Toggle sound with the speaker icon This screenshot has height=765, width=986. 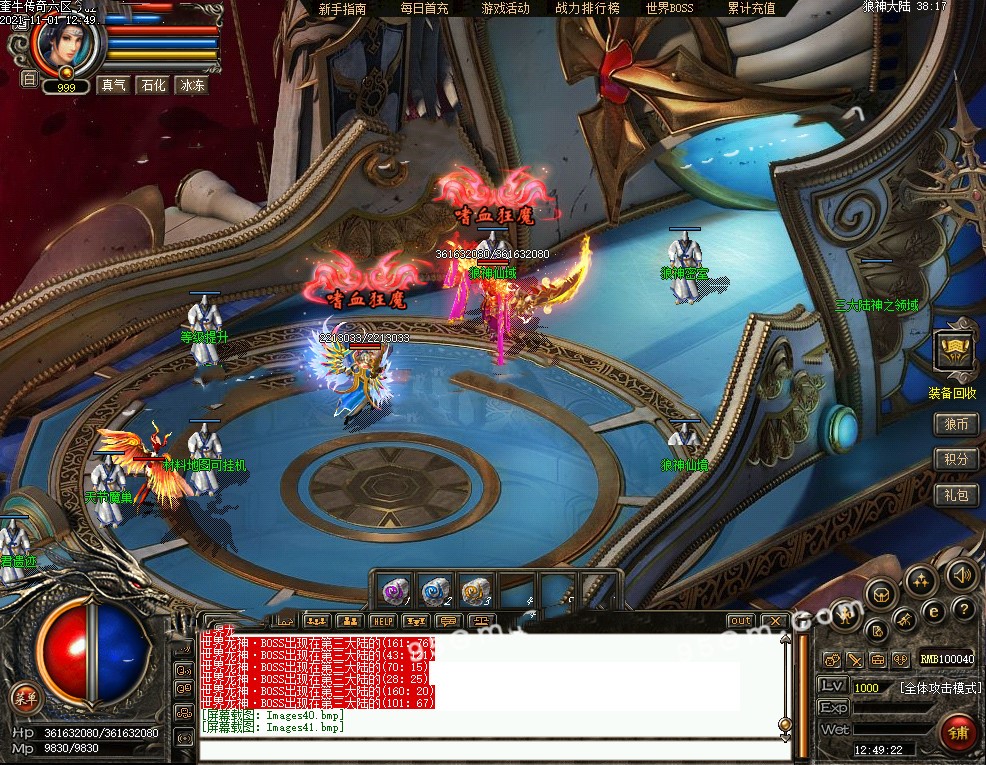961,575
